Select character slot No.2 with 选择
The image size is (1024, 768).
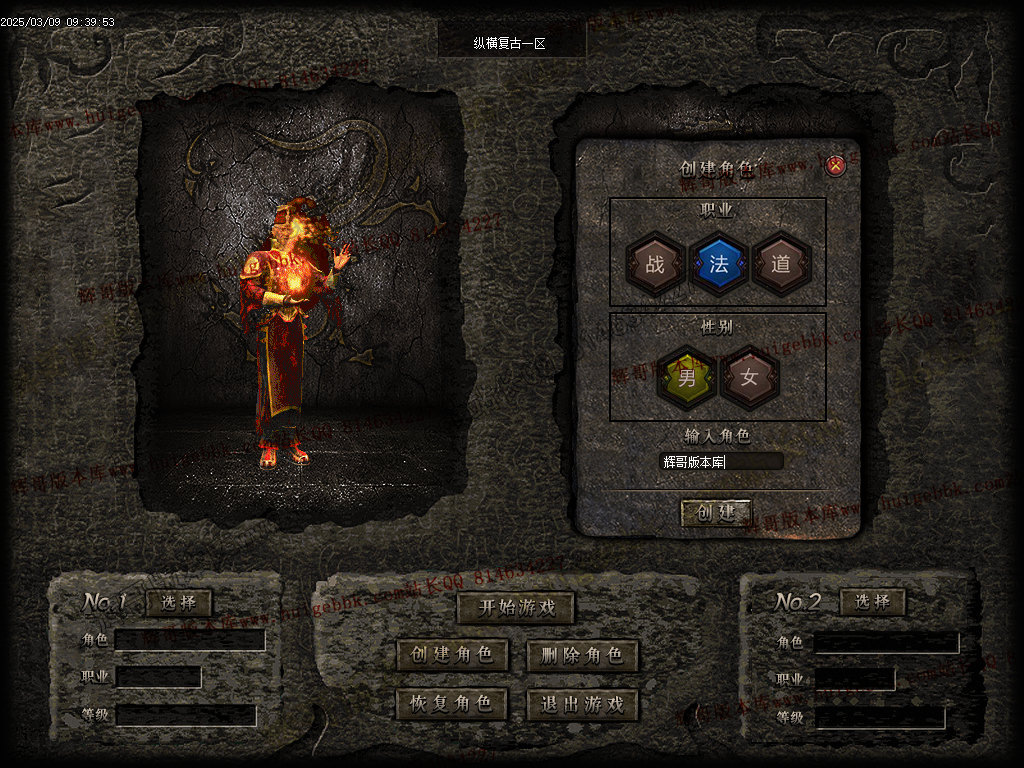[x=873, y=602]
